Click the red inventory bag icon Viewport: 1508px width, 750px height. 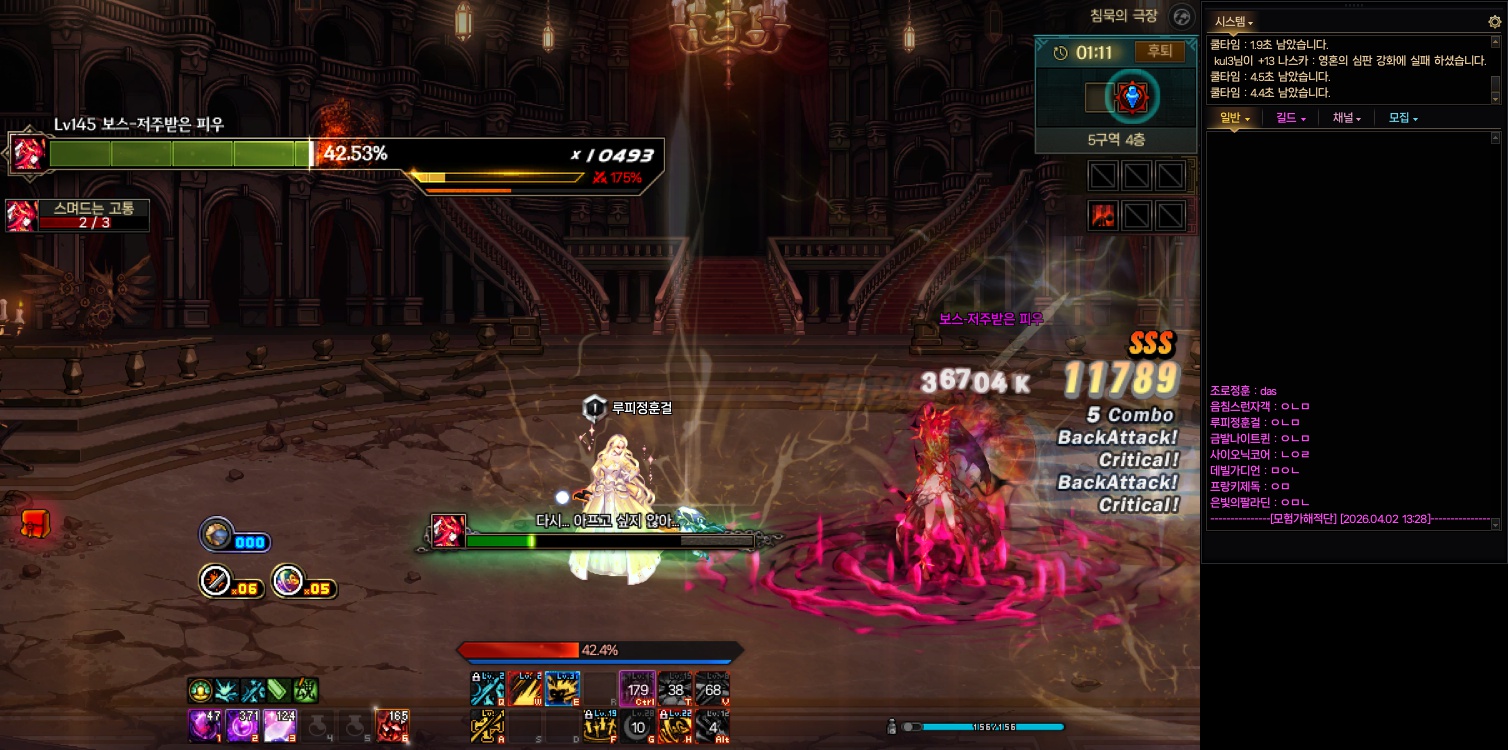[x=35, y=522]
